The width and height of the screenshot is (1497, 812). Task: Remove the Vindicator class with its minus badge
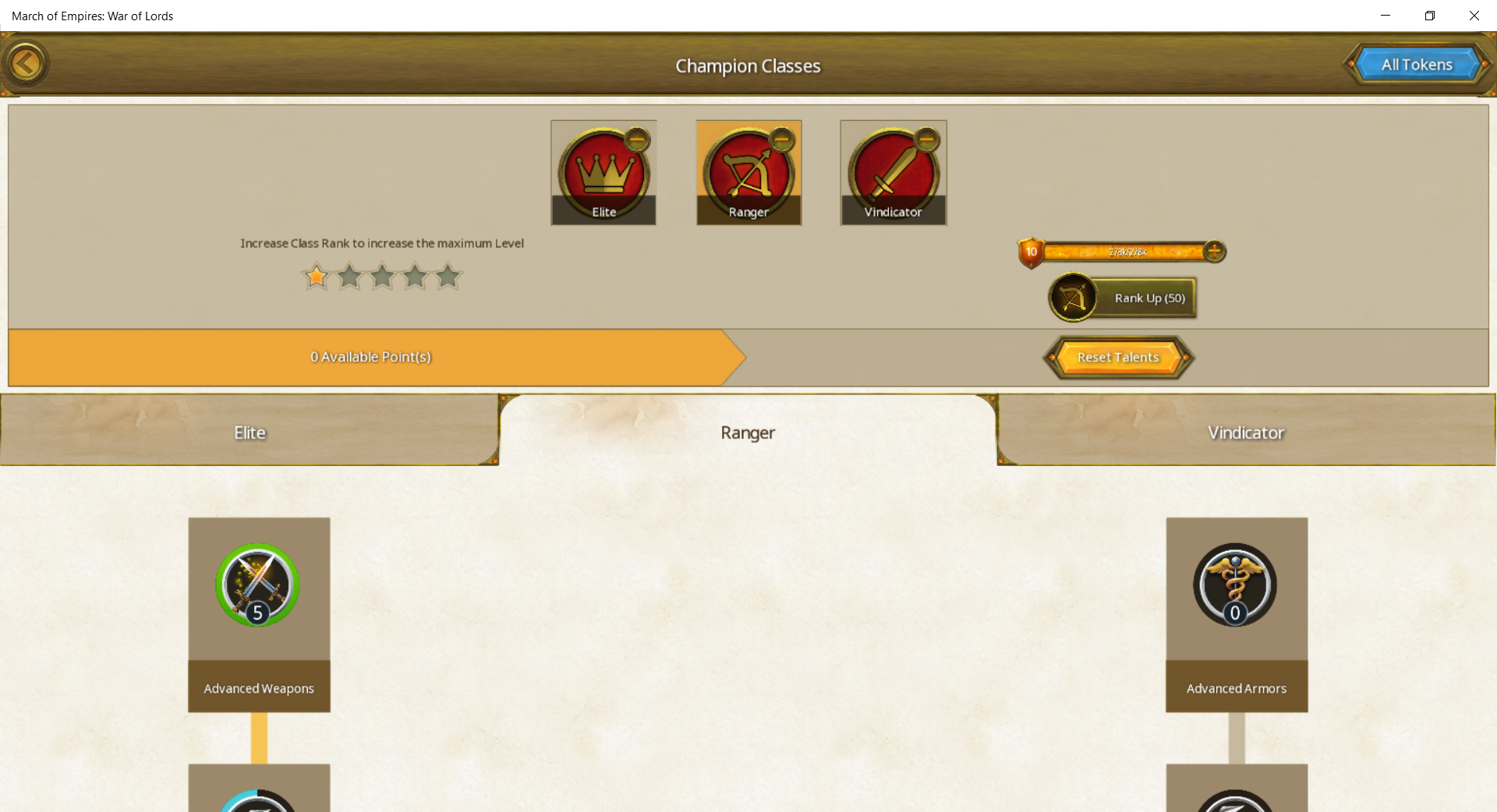tap(926, 140)
